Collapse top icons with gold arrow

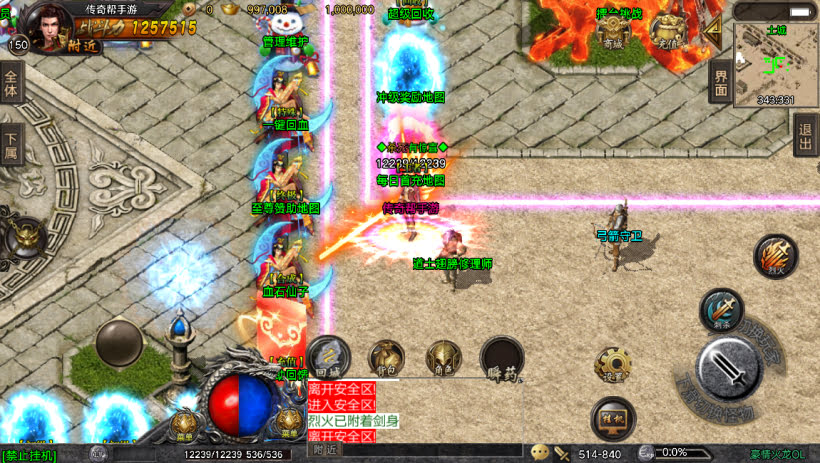pyautogui.click(x=713, y=33)
